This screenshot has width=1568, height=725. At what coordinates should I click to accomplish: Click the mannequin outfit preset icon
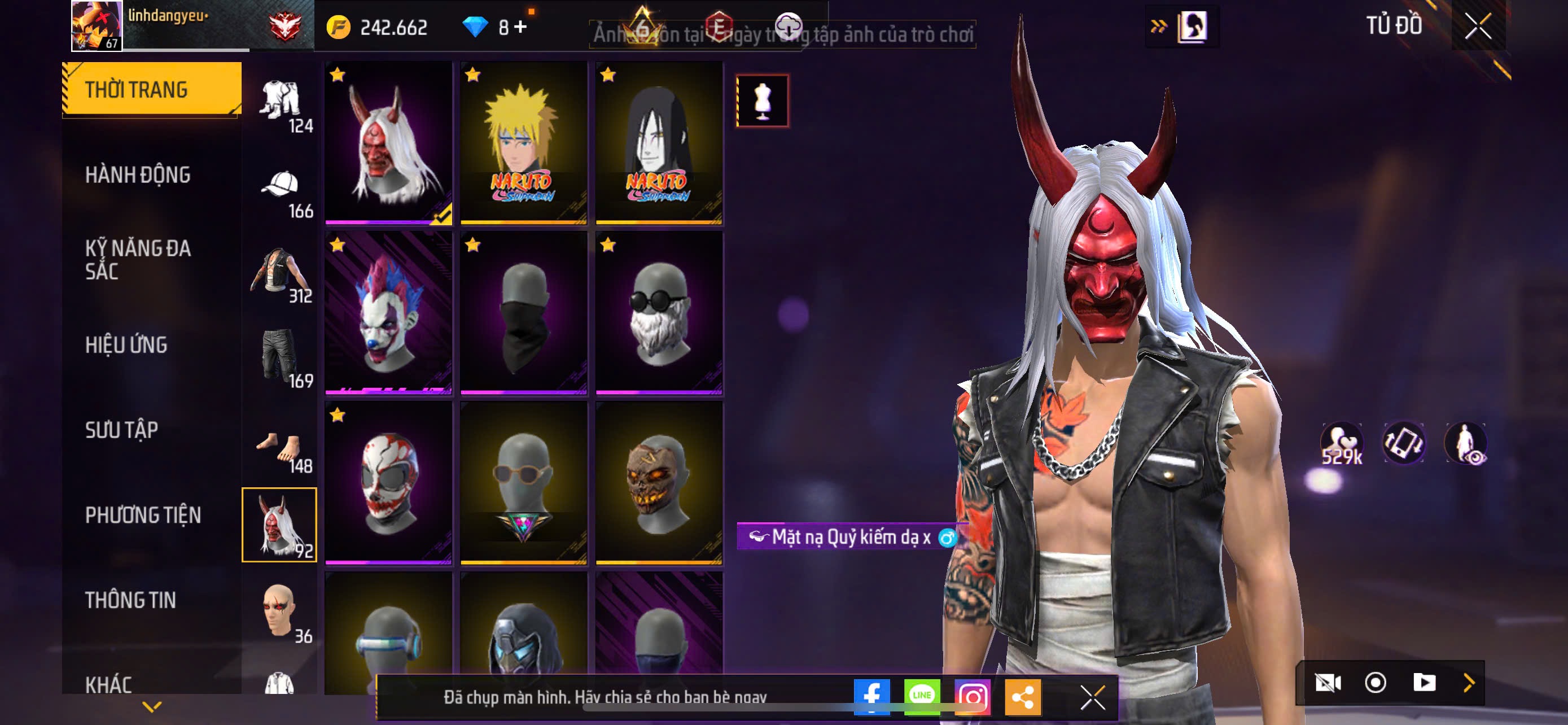762,101
